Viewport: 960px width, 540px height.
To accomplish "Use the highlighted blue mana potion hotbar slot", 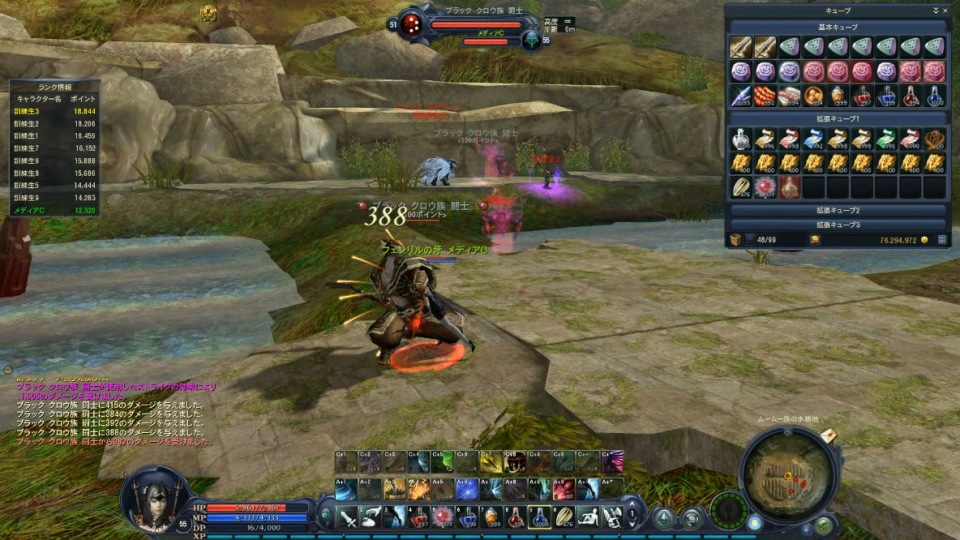I will [x=540, y=517].
